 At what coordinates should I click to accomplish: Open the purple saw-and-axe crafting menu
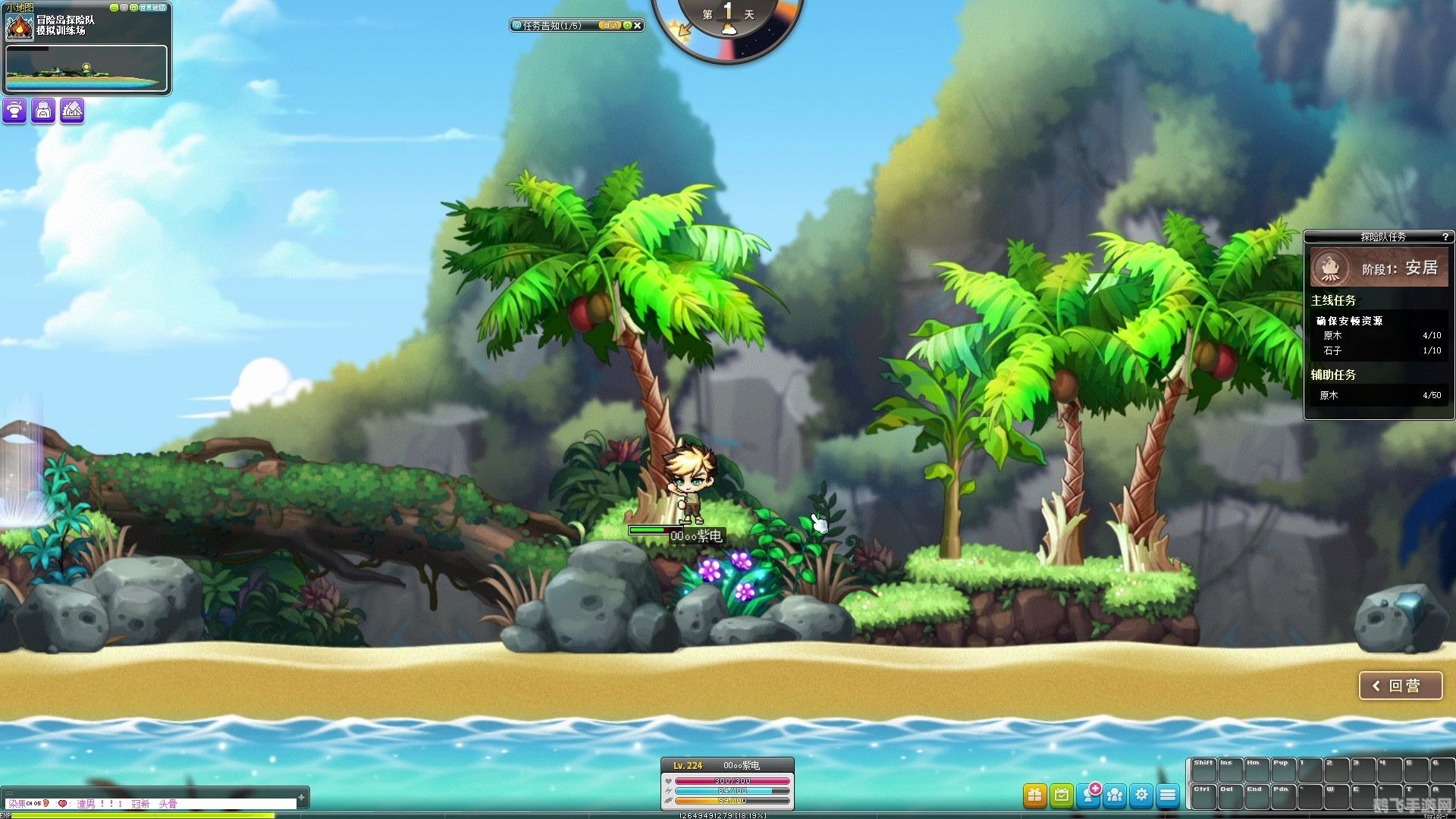(72, 111)
